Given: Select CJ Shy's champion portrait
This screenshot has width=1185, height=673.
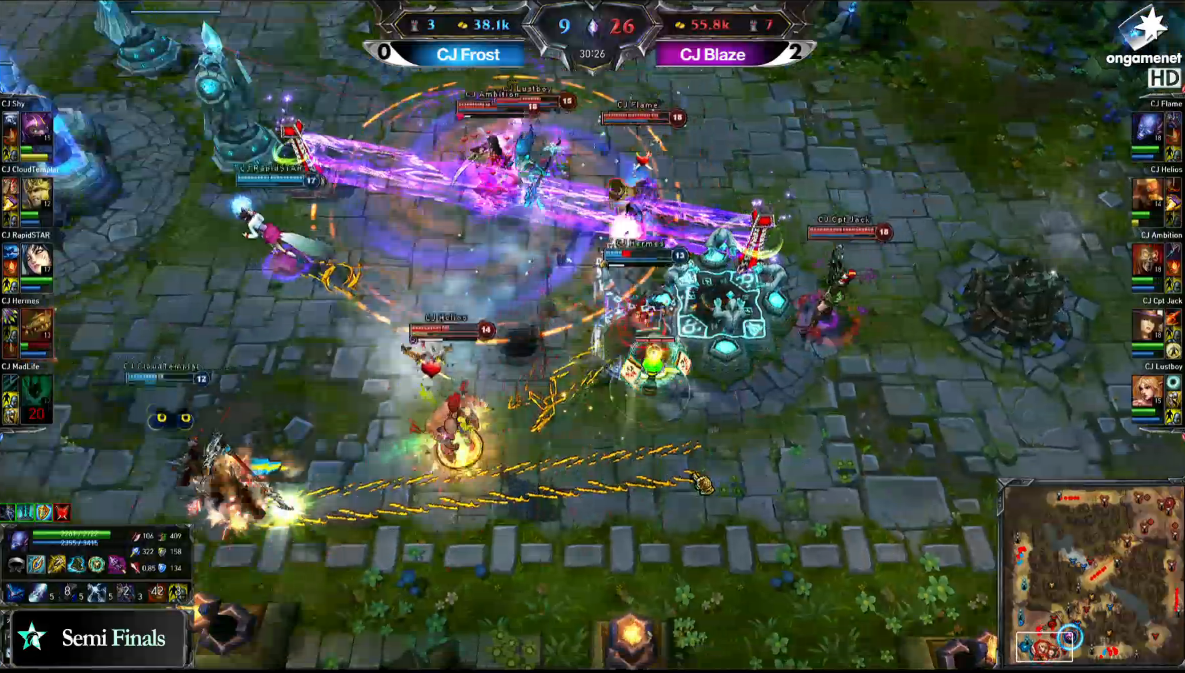Looking at the screenshot, I should pyautogui.click(x=36, y=127).
